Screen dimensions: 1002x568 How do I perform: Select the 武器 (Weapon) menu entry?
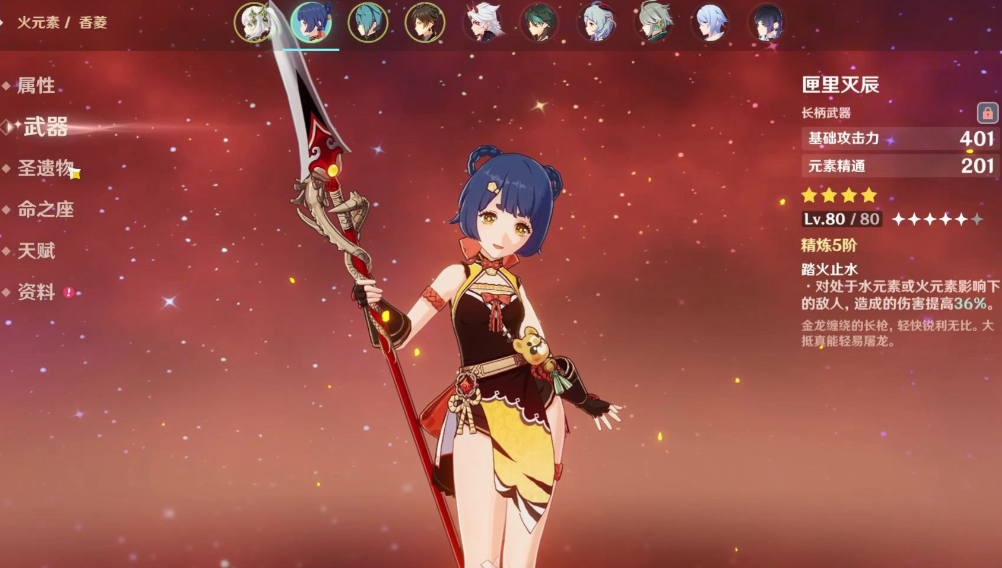(x=45, y=127)
